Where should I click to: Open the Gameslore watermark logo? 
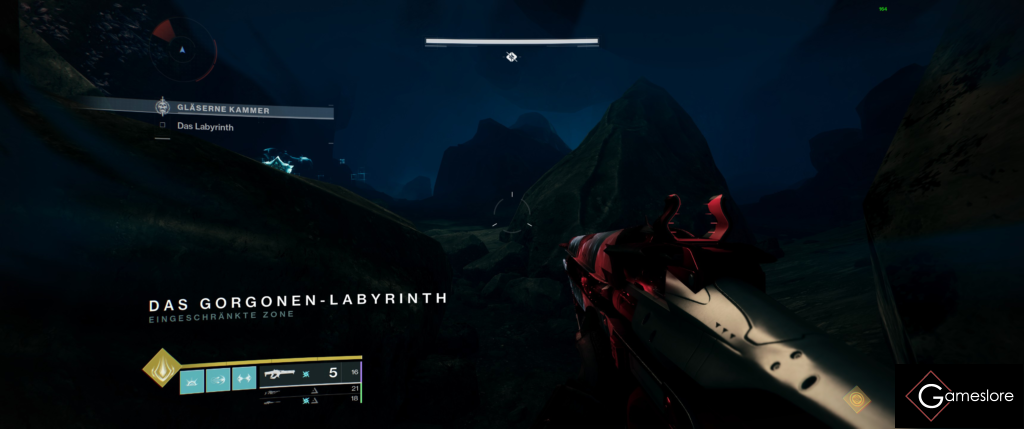958,397
